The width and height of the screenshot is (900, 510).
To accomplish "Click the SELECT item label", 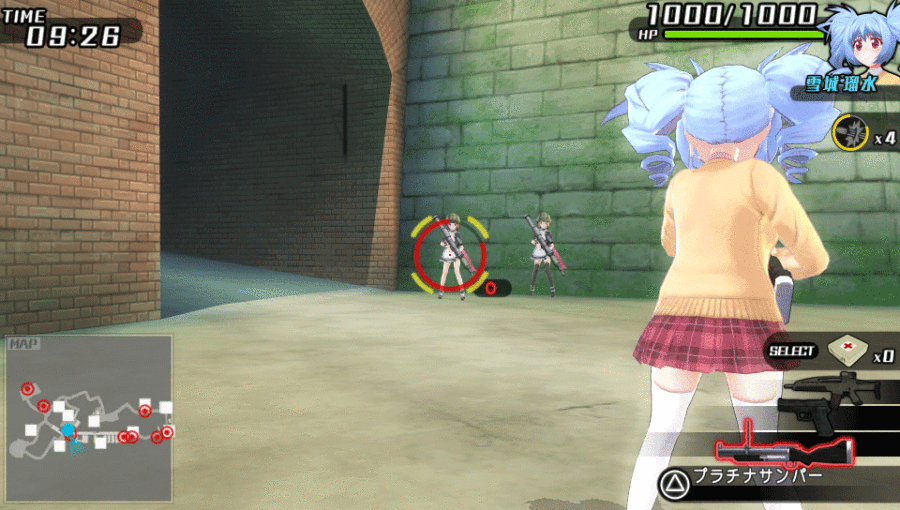I will 793,351.
